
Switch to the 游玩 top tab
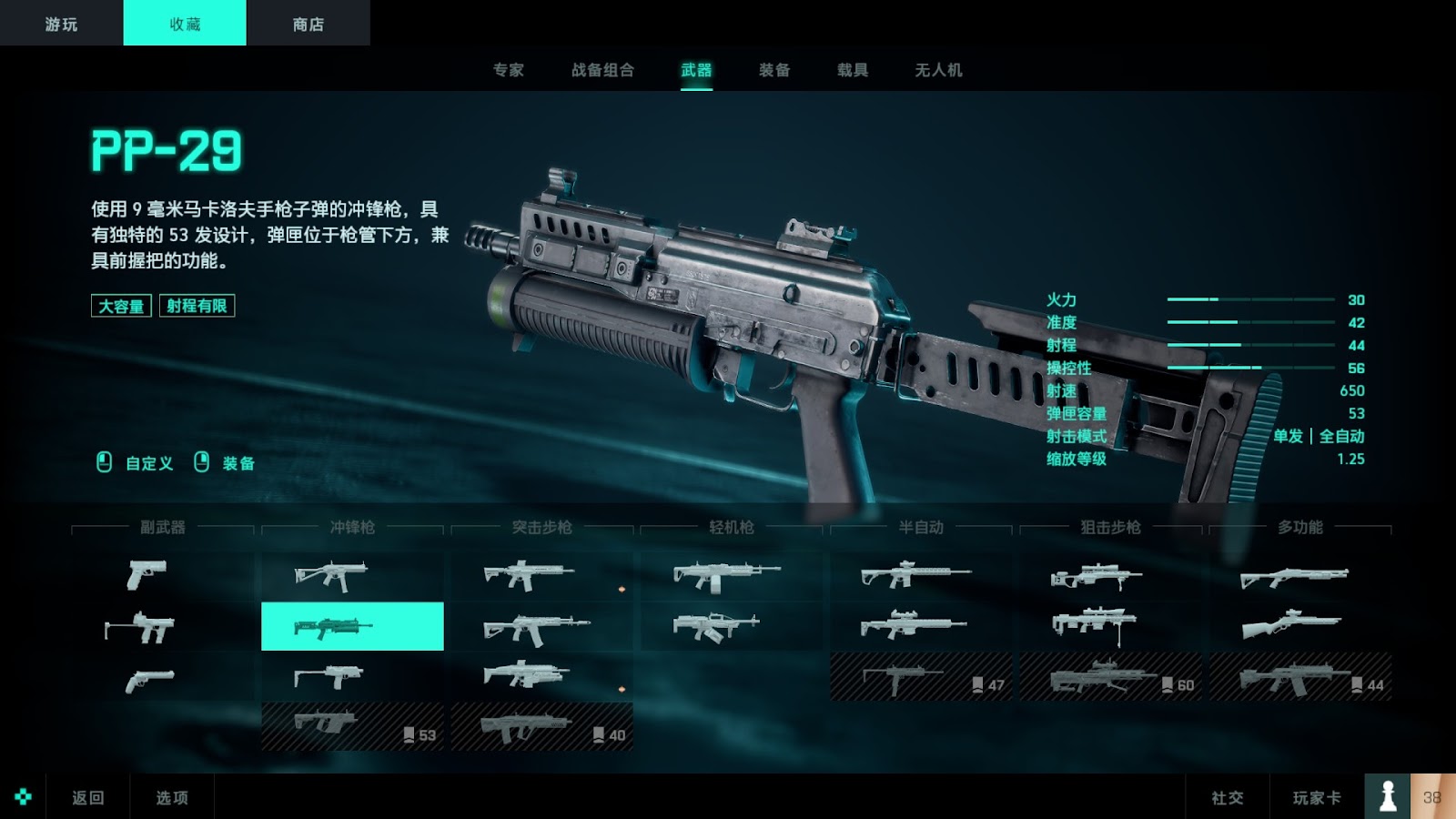pos(61,24)
